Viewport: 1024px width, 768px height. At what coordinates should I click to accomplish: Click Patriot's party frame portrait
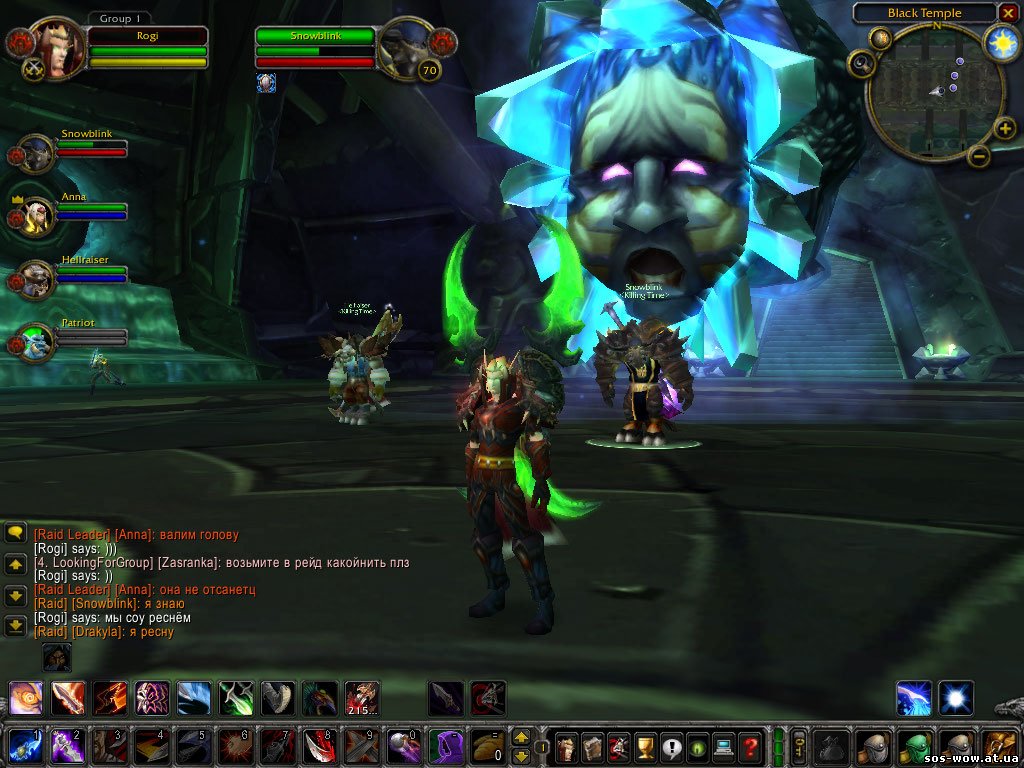(x=37, y=342)
